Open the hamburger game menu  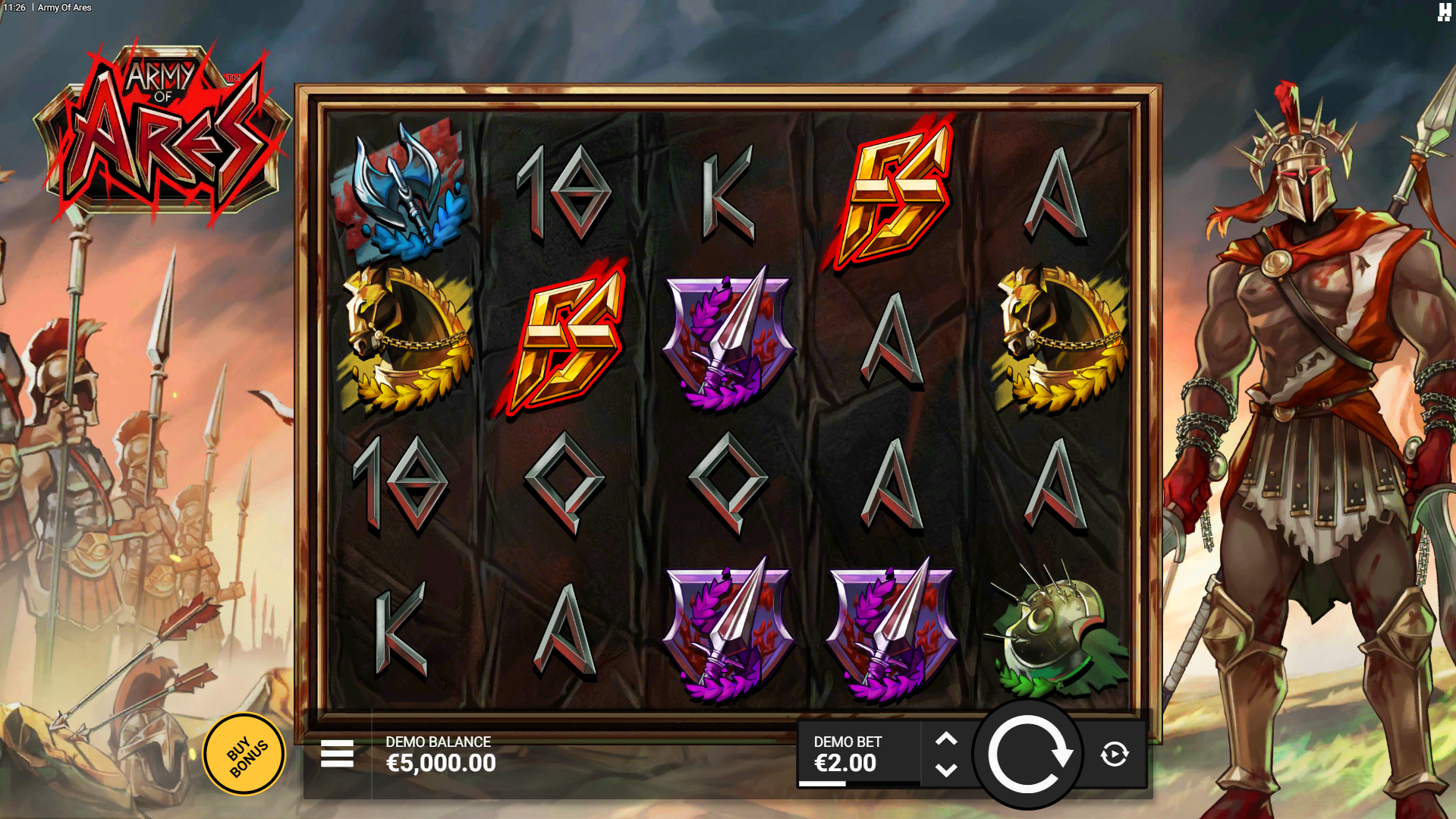[x=336, y=753]
